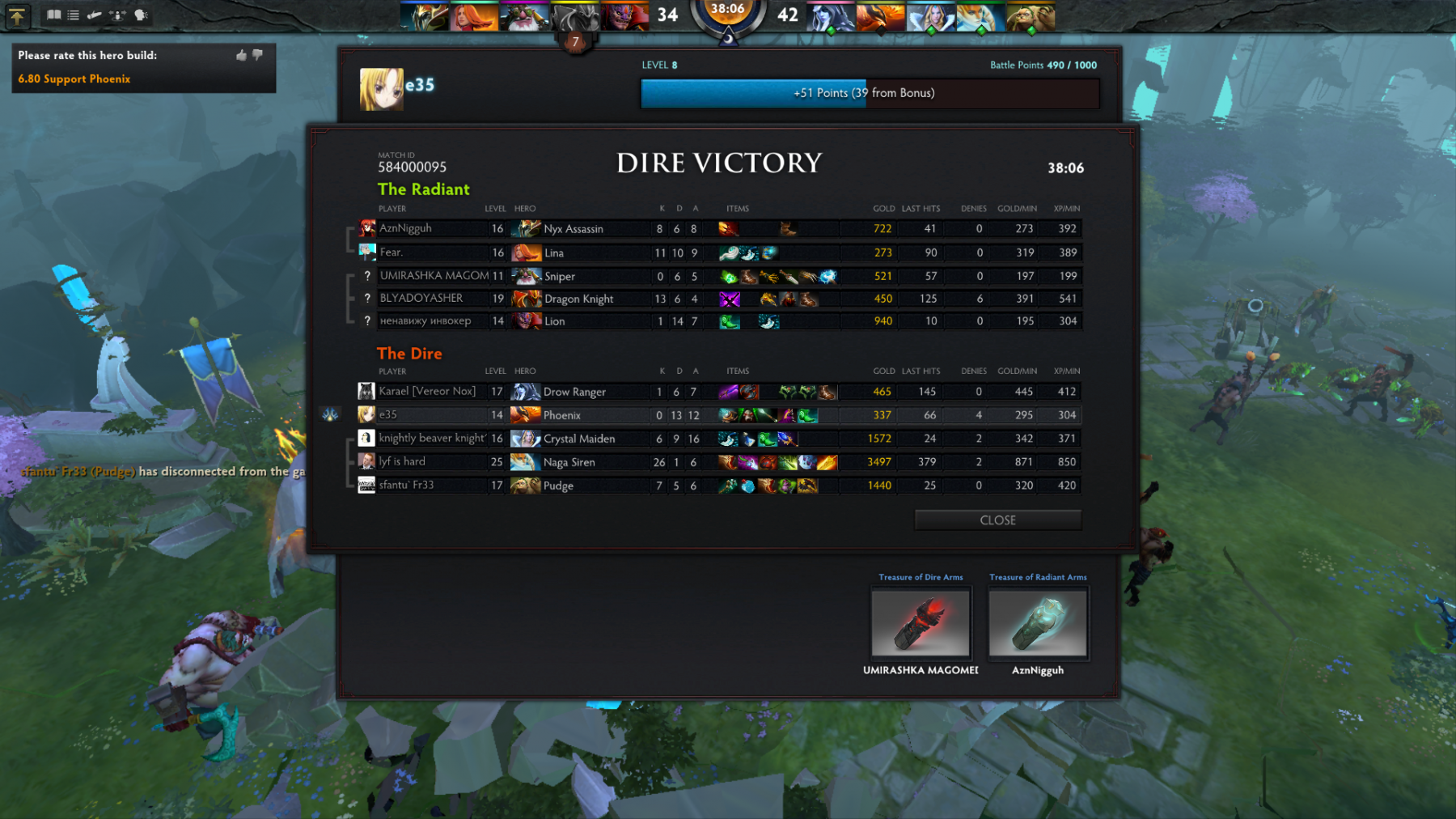This screenshot has width=1456, height=819.
Task: Select Lina portrait in the top bar
Action: click(x=474, y=16)
